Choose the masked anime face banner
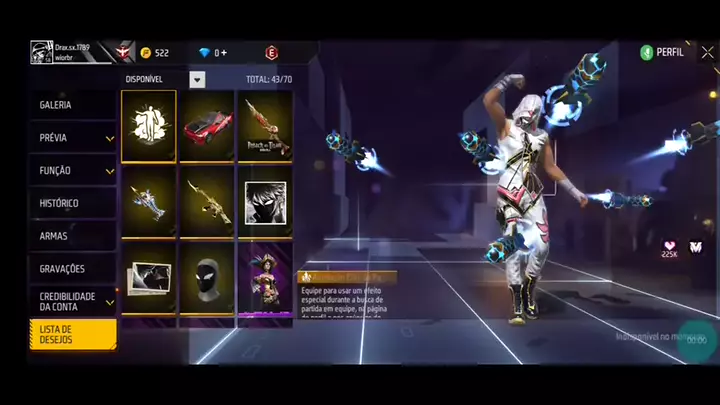 click(265, 201)
